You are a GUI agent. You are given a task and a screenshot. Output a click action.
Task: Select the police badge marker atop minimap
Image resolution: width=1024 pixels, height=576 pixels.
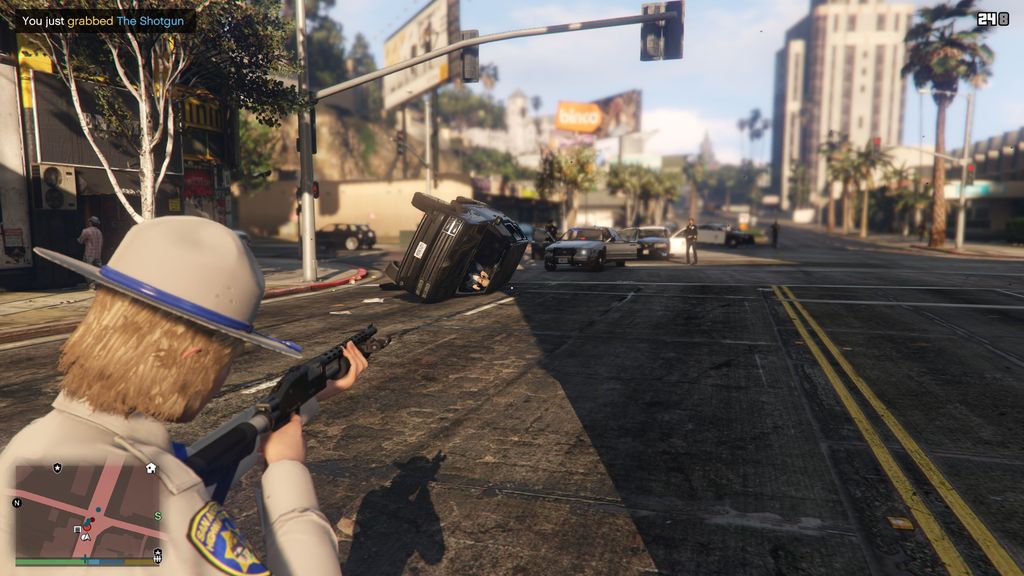click(x=57, y=468)
